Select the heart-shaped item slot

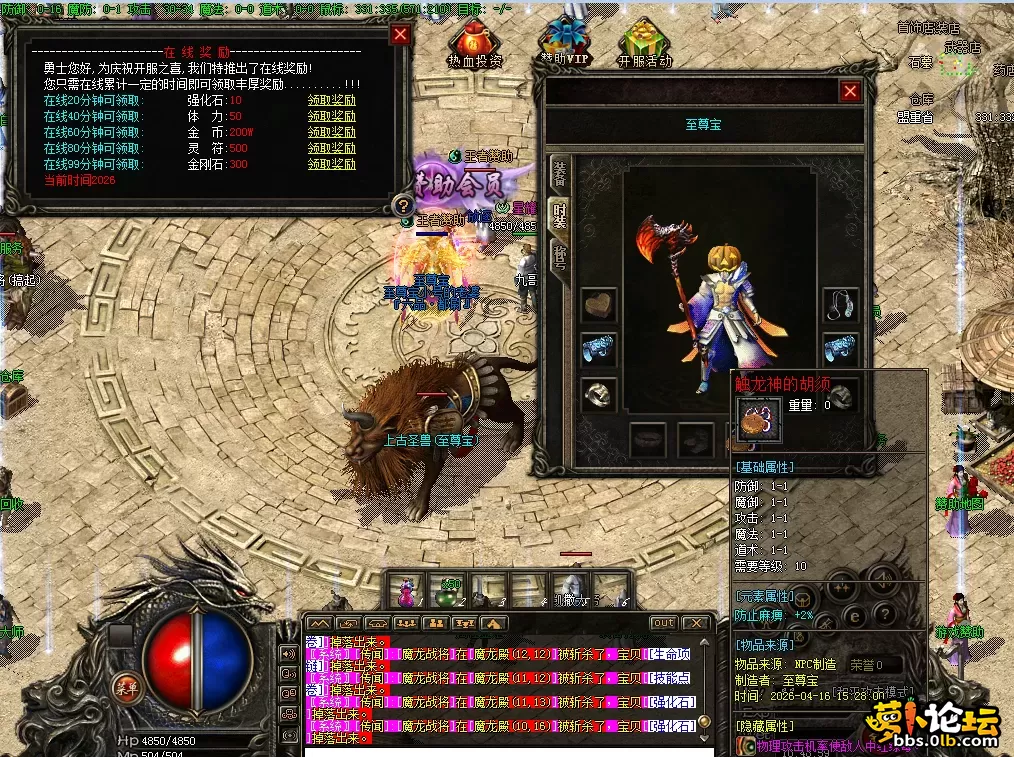point(598,305)
